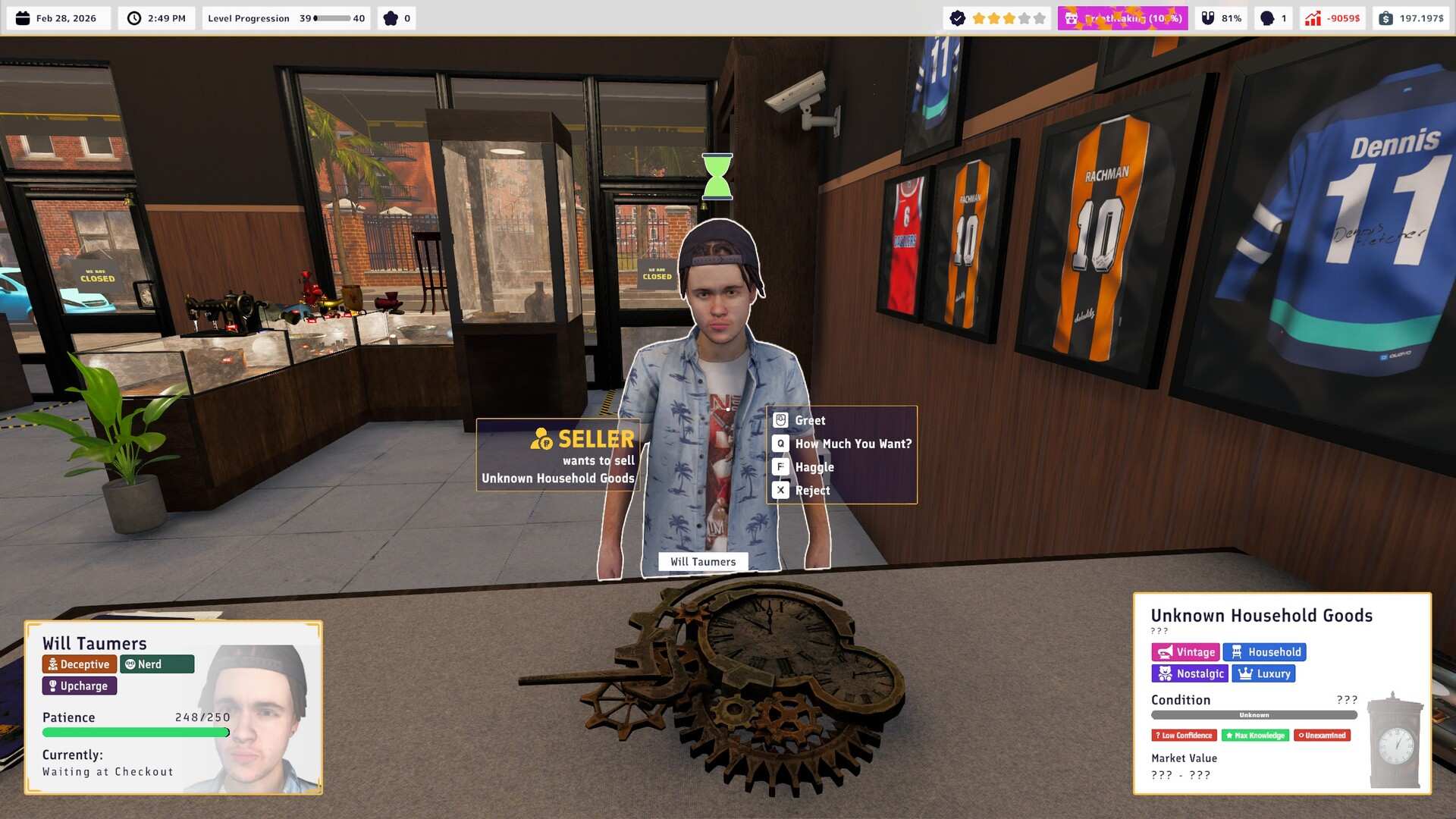
Task: Click the clock icon next to 2:49 PM
Action: (134, 17)
